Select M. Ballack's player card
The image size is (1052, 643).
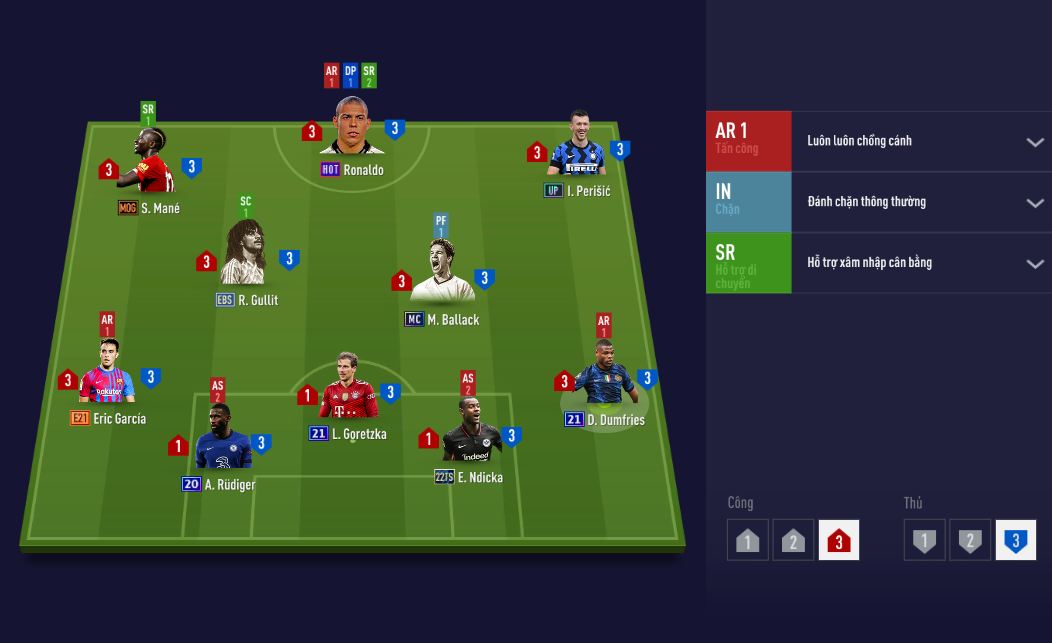click(x=442, y=271)
